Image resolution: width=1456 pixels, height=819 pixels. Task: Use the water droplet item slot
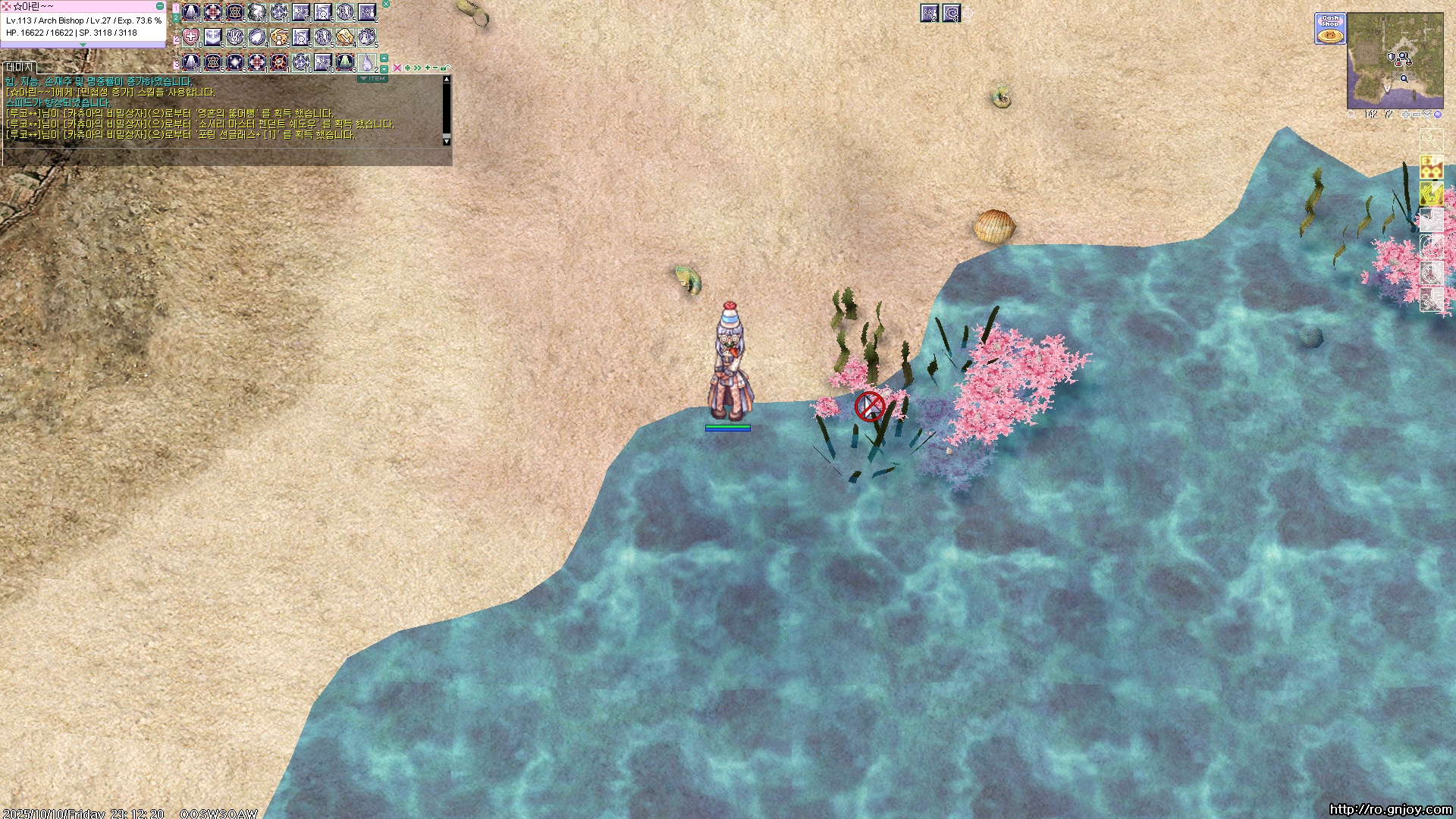click(x=367, y=61)
